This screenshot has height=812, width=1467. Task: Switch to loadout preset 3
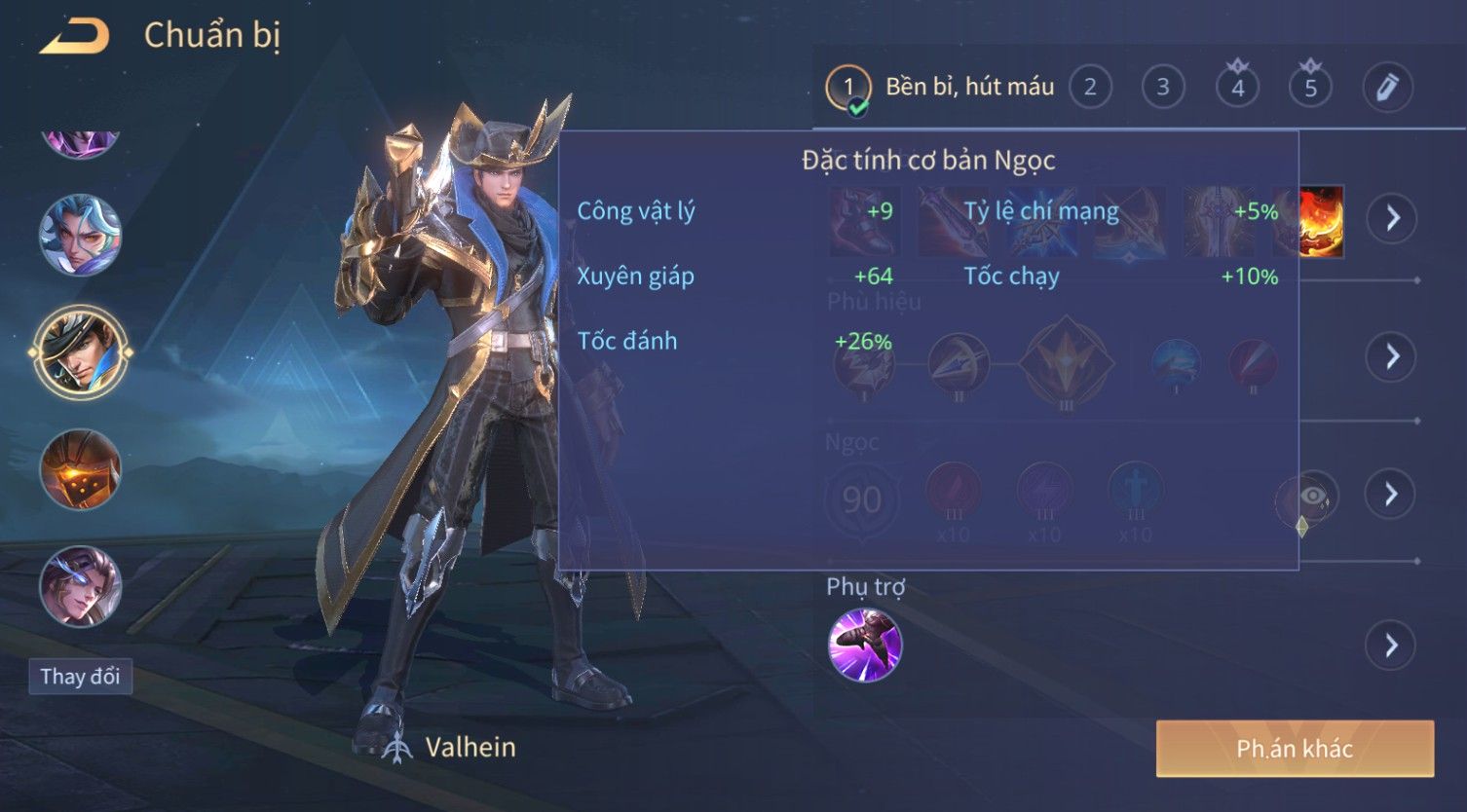1162,88
